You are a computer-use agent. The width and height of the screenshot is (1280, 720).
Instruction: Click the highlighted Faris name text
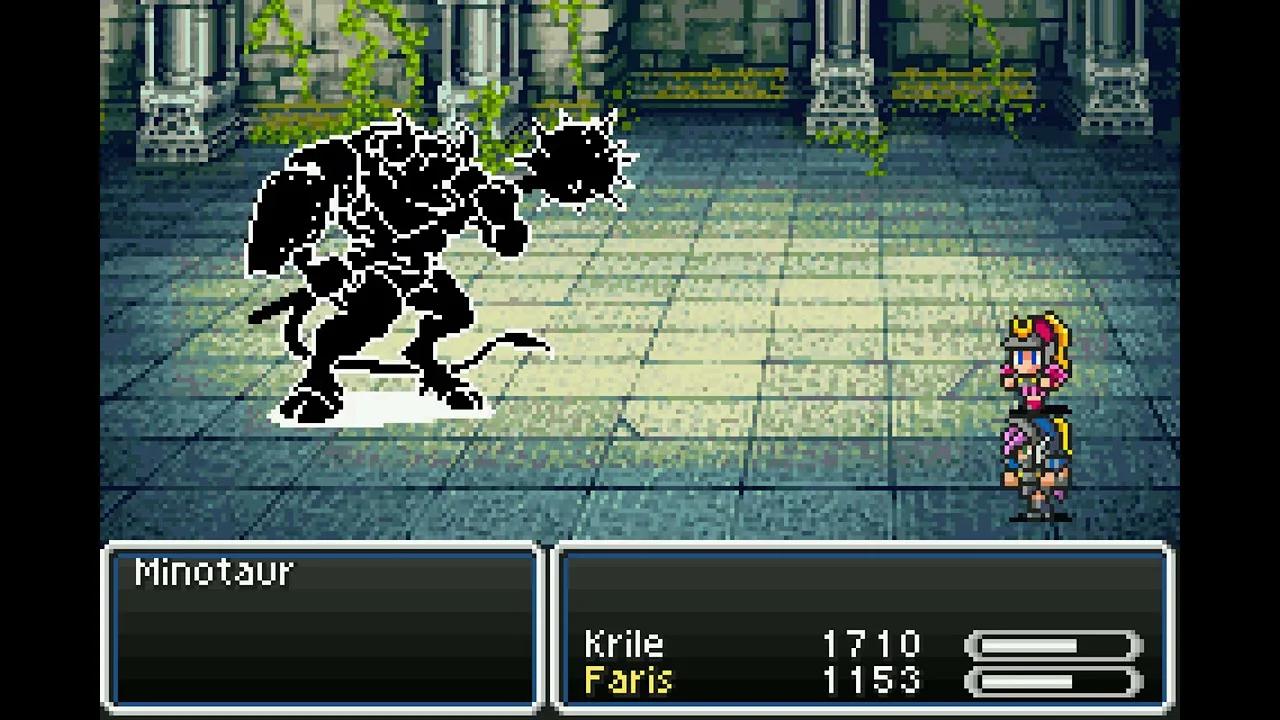627,681
